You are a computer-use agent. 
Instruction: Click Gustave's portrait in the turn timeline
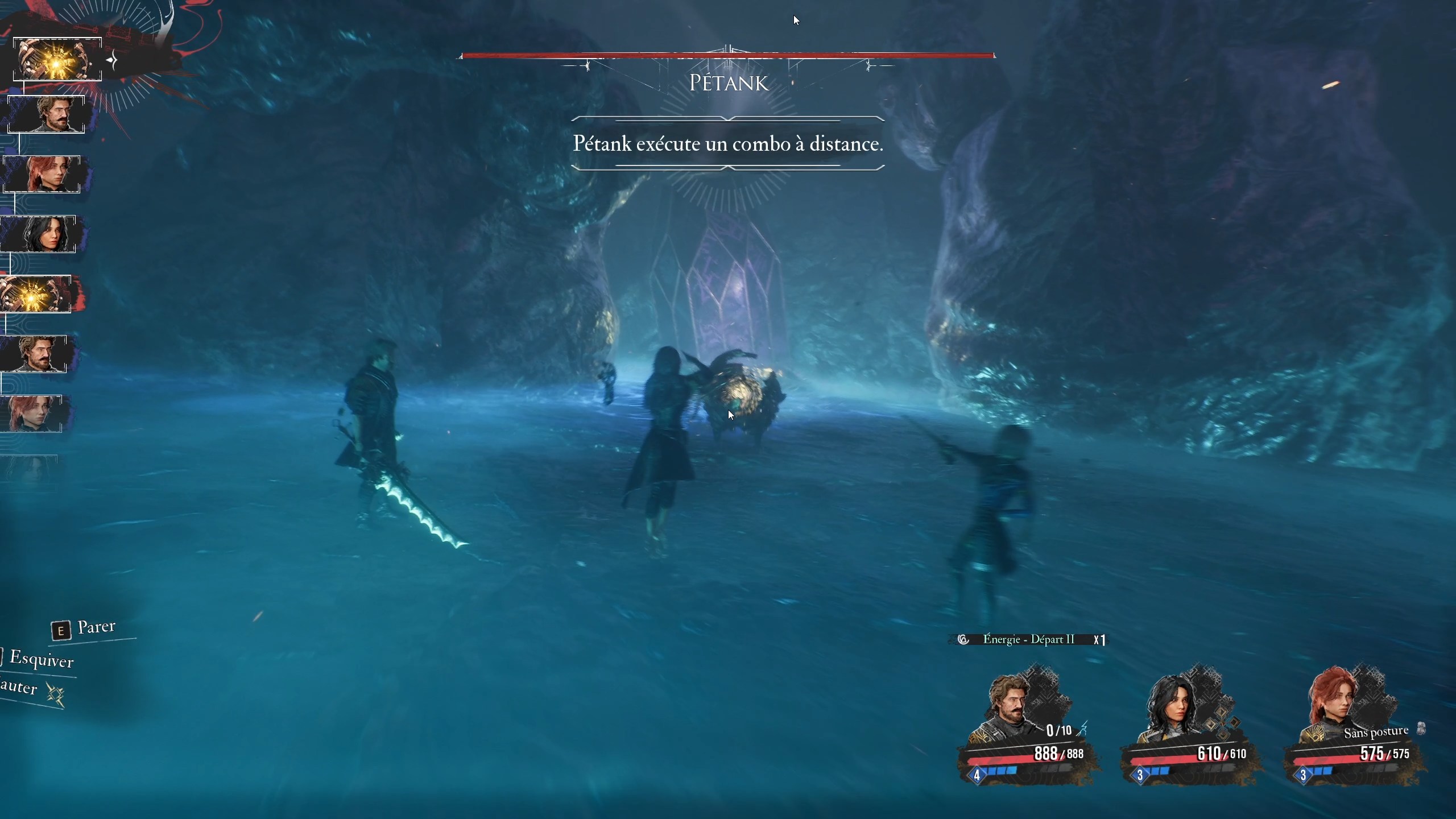point(47,114)
